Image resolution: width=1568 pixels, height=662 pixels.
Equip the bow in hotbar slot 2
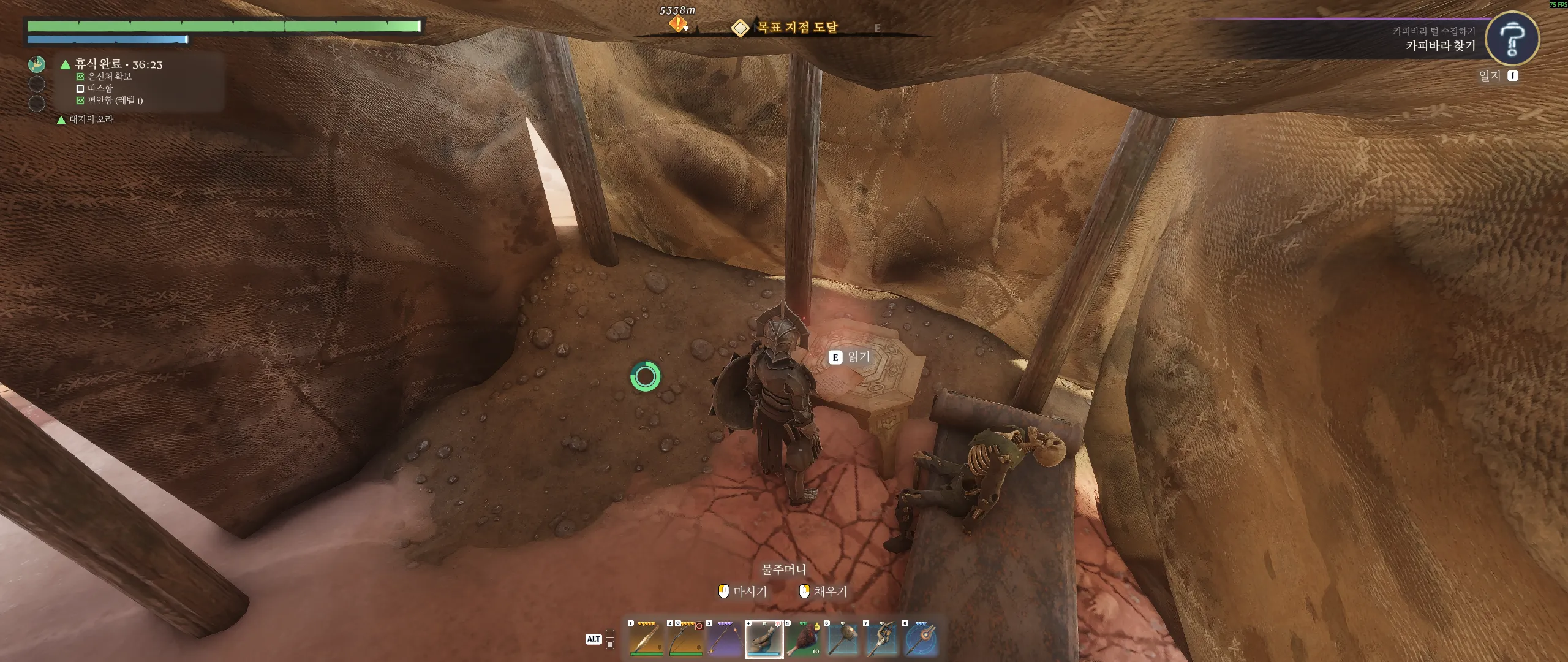click(685, 639)
